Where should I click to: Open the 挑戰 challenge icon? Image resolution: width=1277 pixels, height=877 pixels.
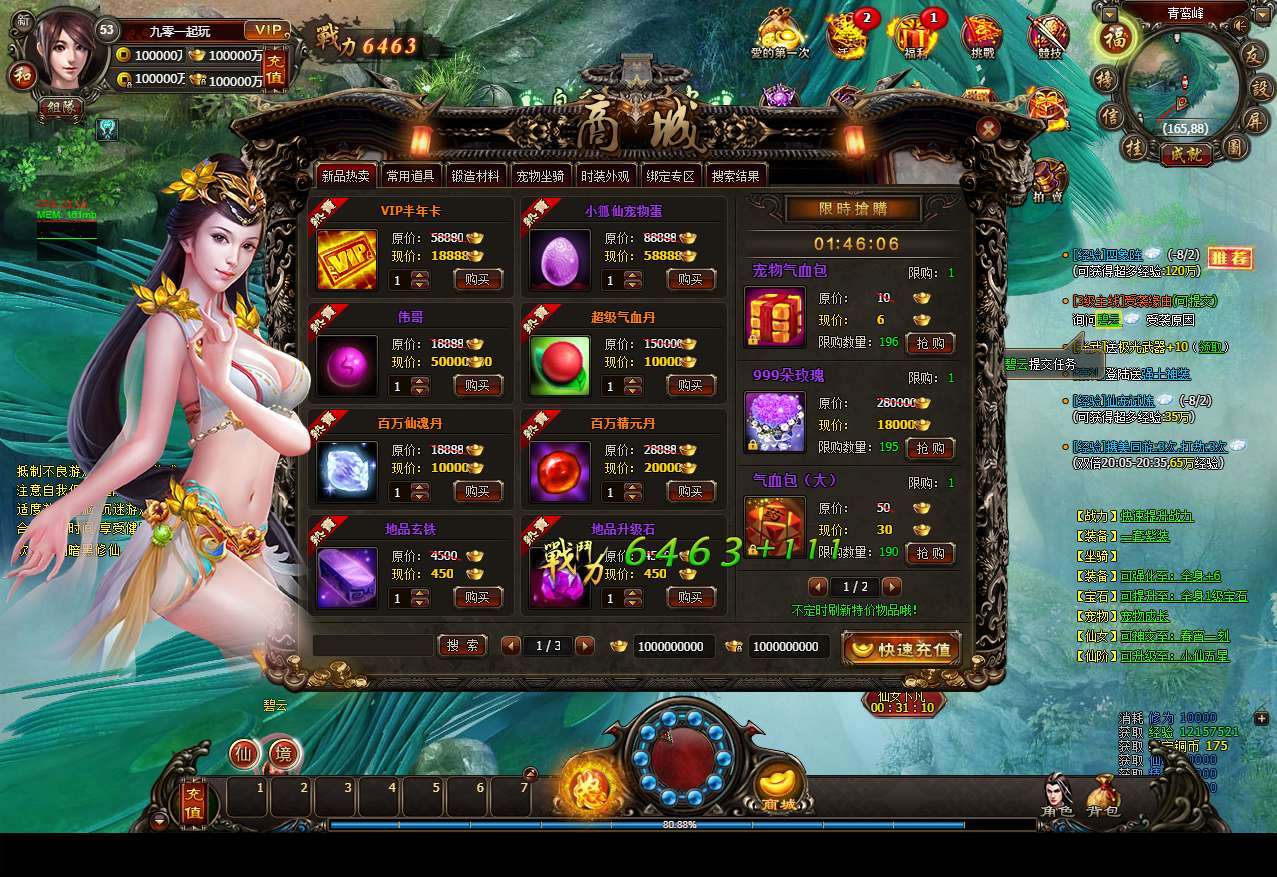tap(982, 34)
